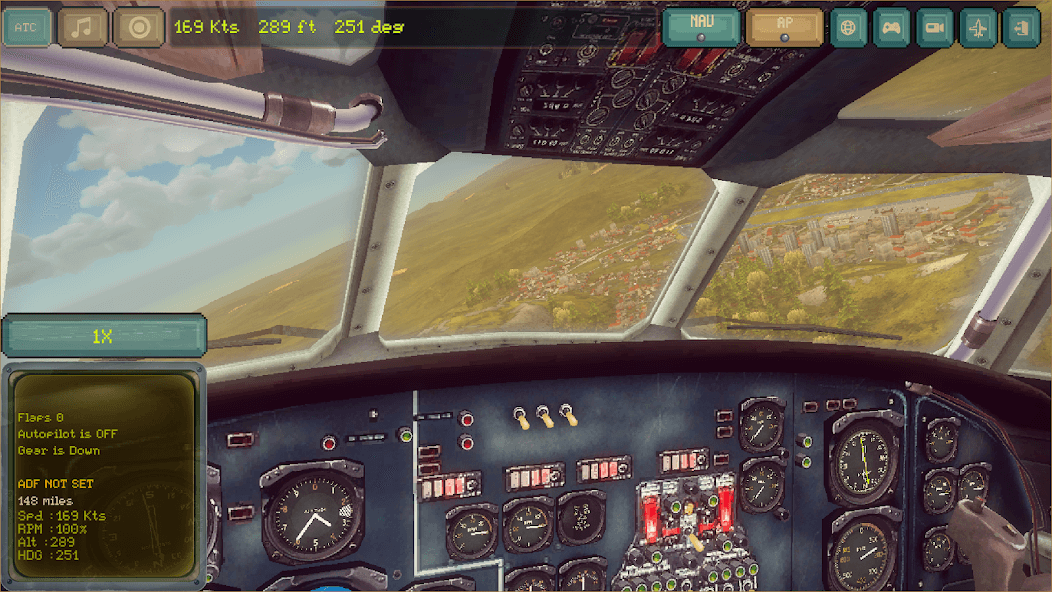Screen dimensions: 1052x592
Task: Click the yellow flight status info panel
Action: click(101, 476)
